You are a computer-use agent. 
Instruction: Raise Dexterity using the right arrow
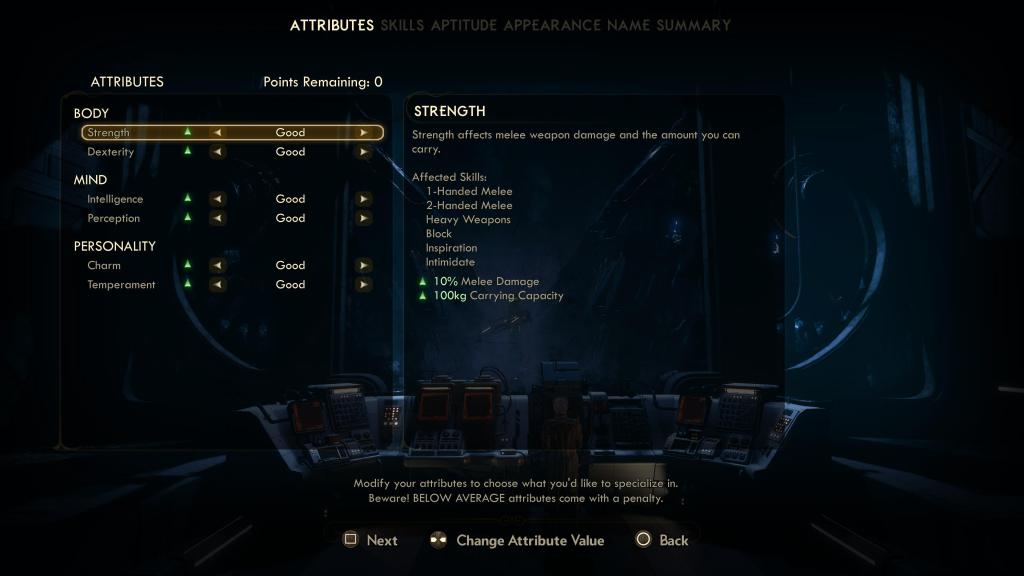364,152
